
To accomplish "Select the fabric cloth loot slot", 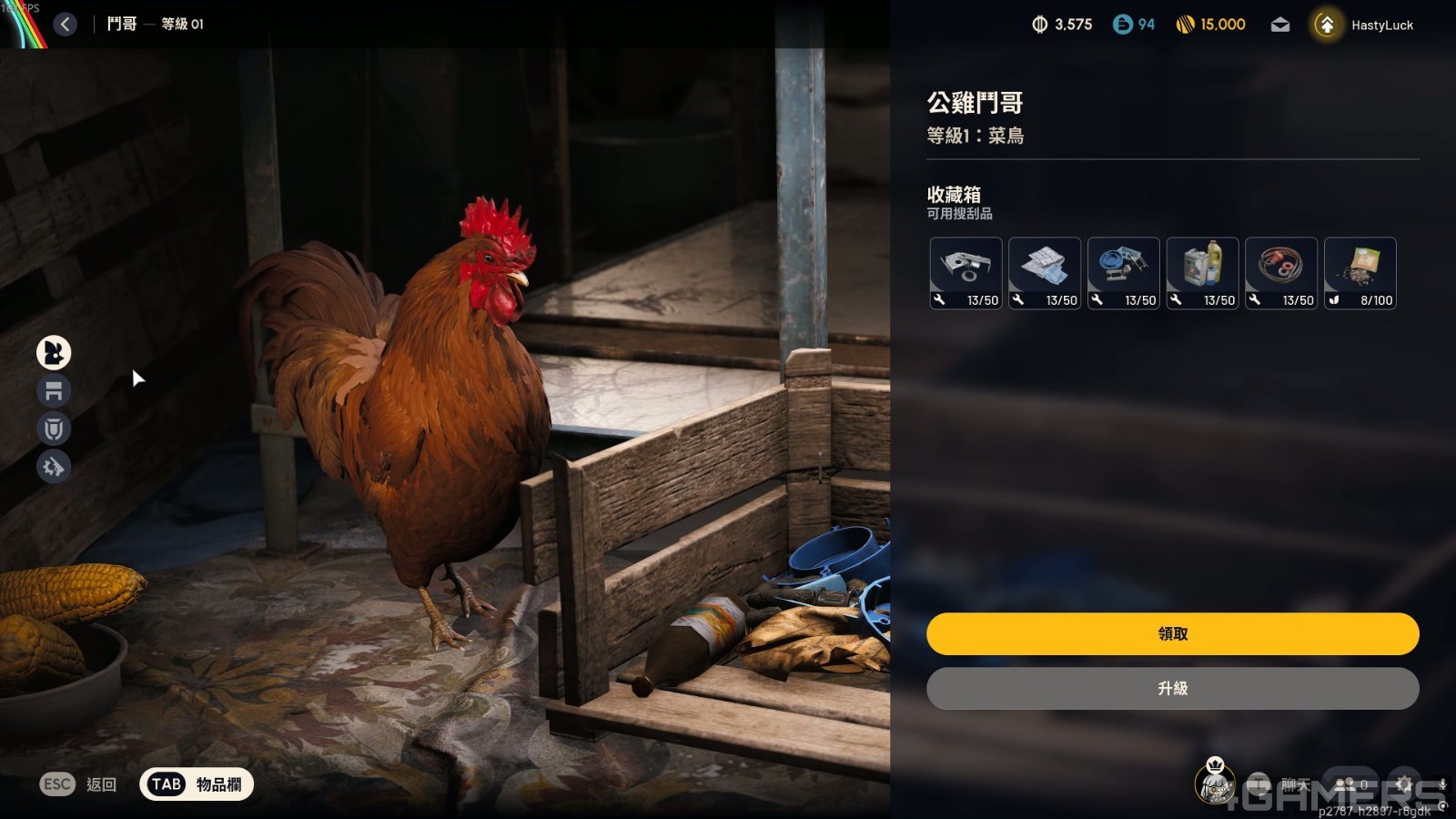I will pos(1045,273).
